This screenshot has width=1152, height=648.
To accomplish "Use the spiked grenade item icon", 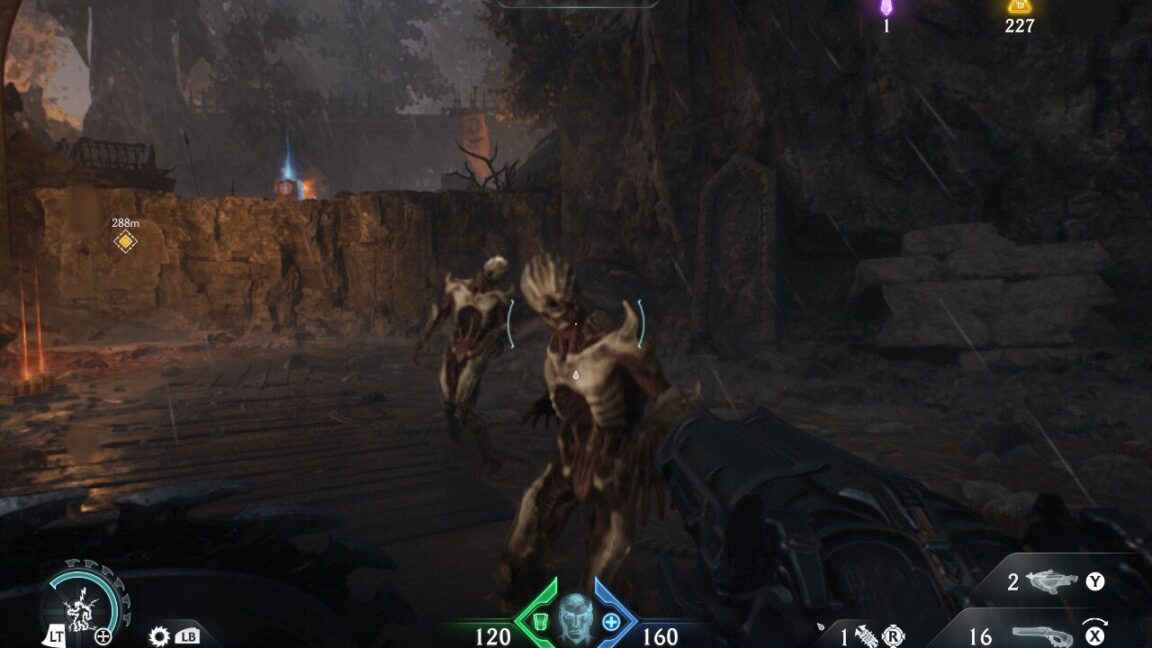I will pos(865,635).
